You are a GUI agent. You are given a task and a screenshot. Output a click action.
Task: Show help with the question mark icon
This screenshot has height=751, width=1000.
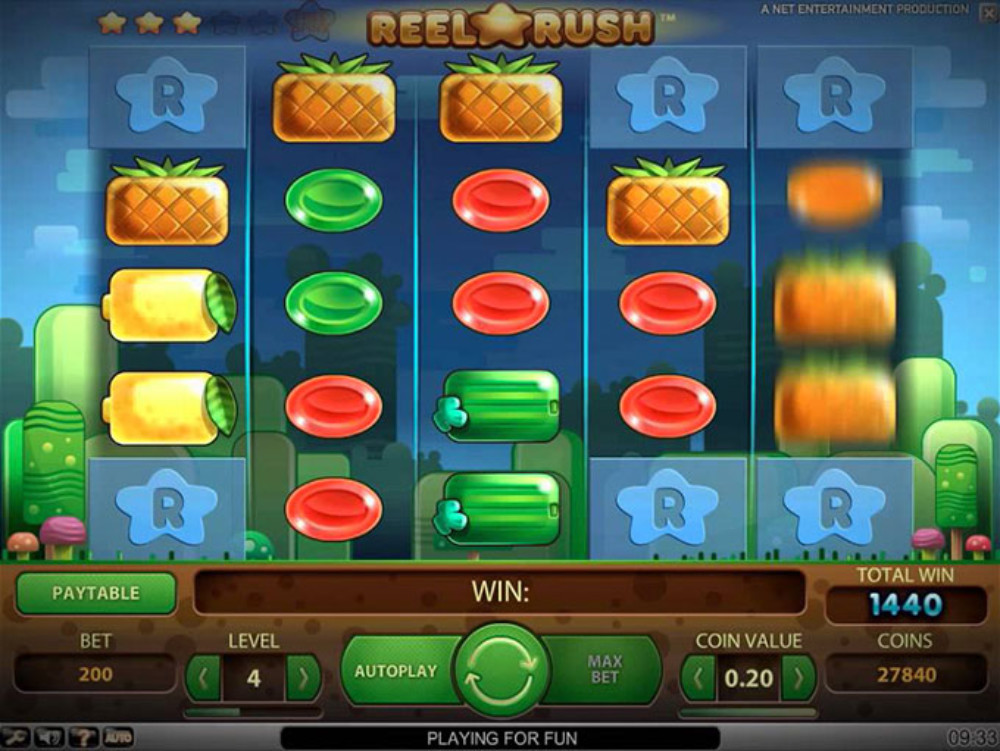[83, 738]
